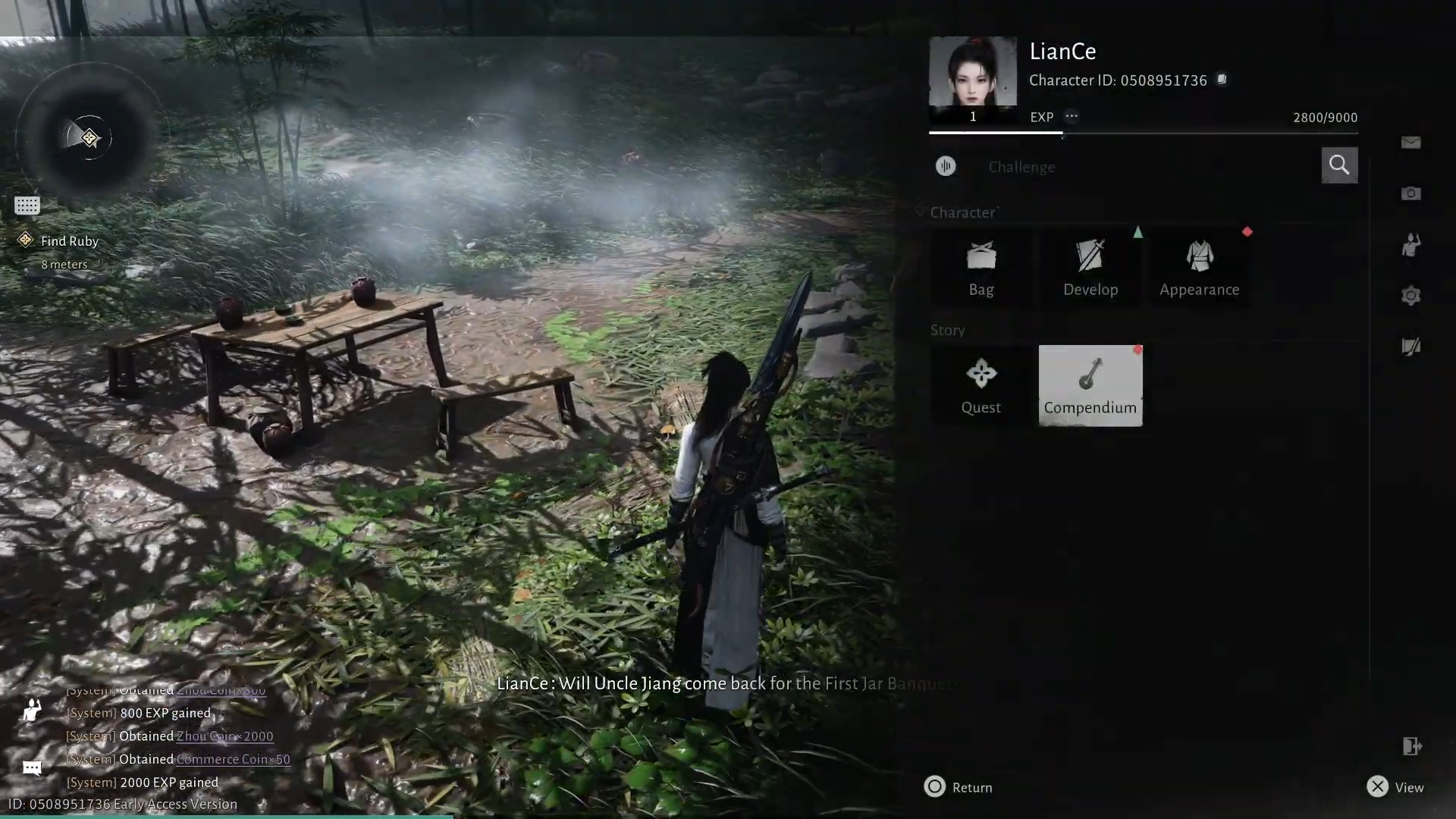Open the Bag menu tile
Screen dimensions: 1456x819
point(981,268)
